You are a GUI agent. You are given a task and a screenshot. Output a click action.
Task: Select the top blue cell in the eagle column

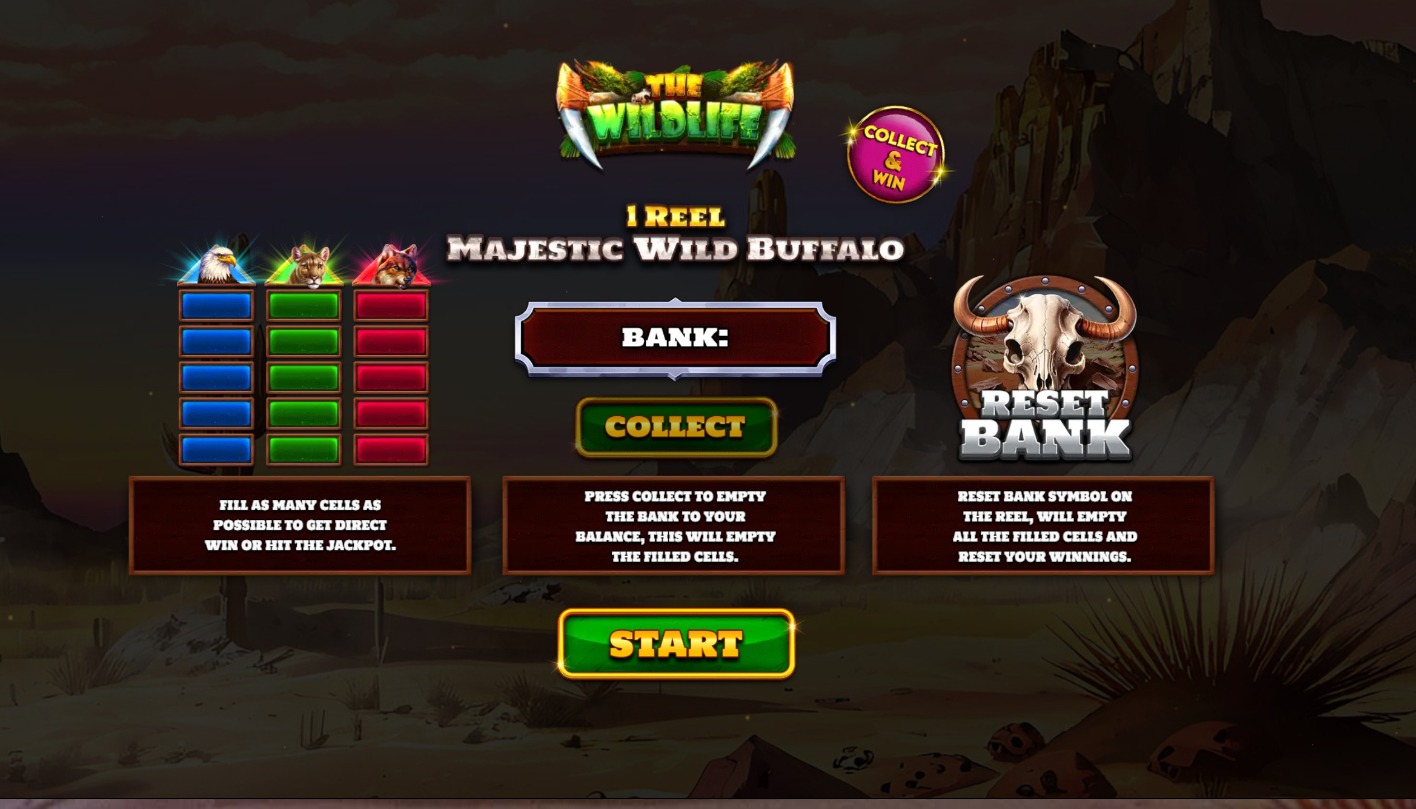point(215,305)
